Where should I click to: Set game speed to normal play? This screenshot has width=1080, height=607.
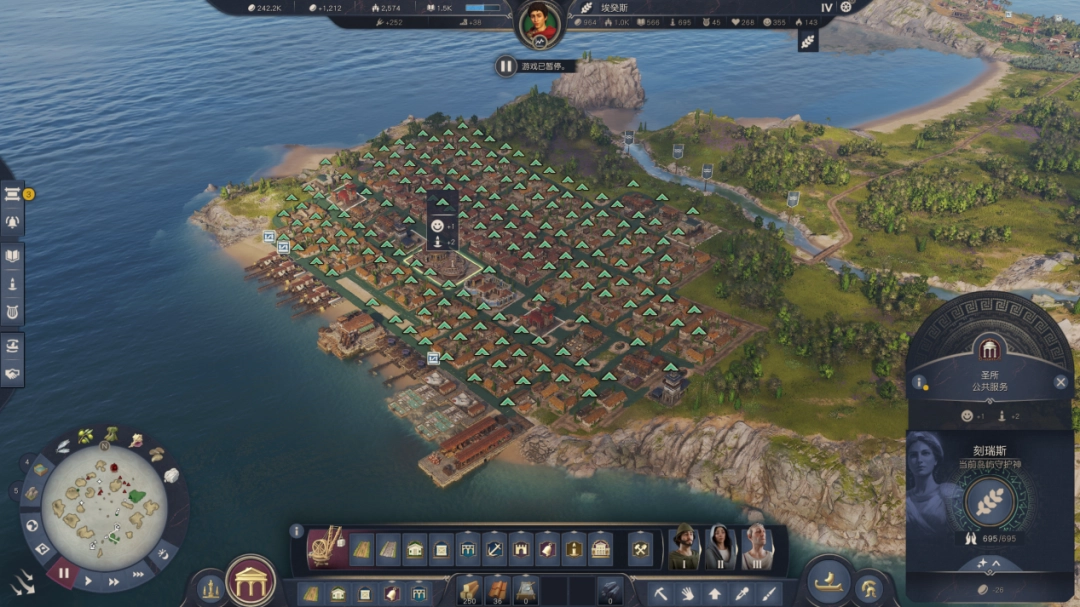tap(89, 580)
